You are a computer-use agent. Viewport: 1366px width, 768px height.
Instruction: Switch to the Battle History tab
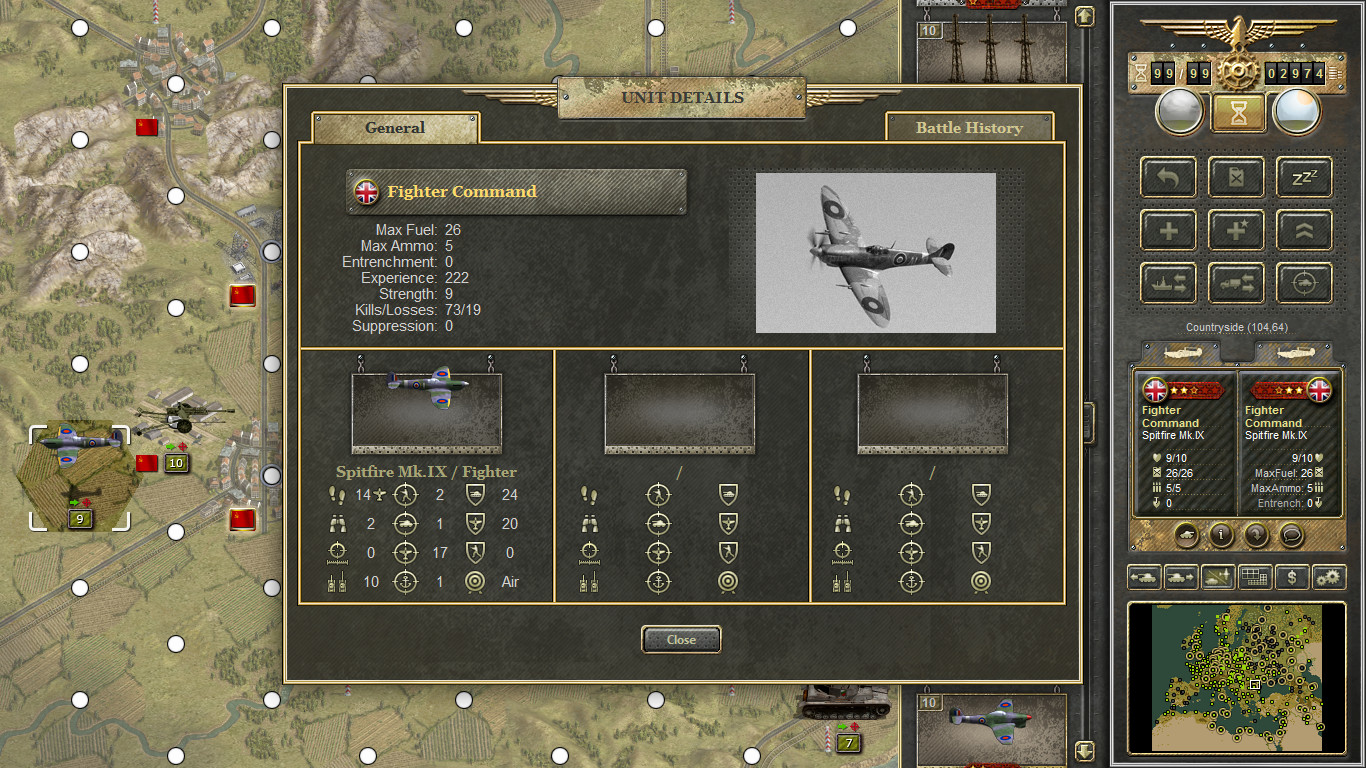point(968,128)
